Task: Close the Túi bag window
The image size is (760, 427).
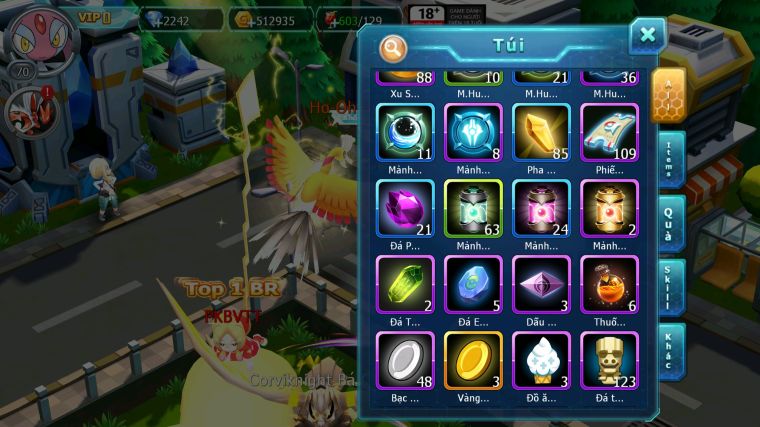Action: tap(647, 36)
